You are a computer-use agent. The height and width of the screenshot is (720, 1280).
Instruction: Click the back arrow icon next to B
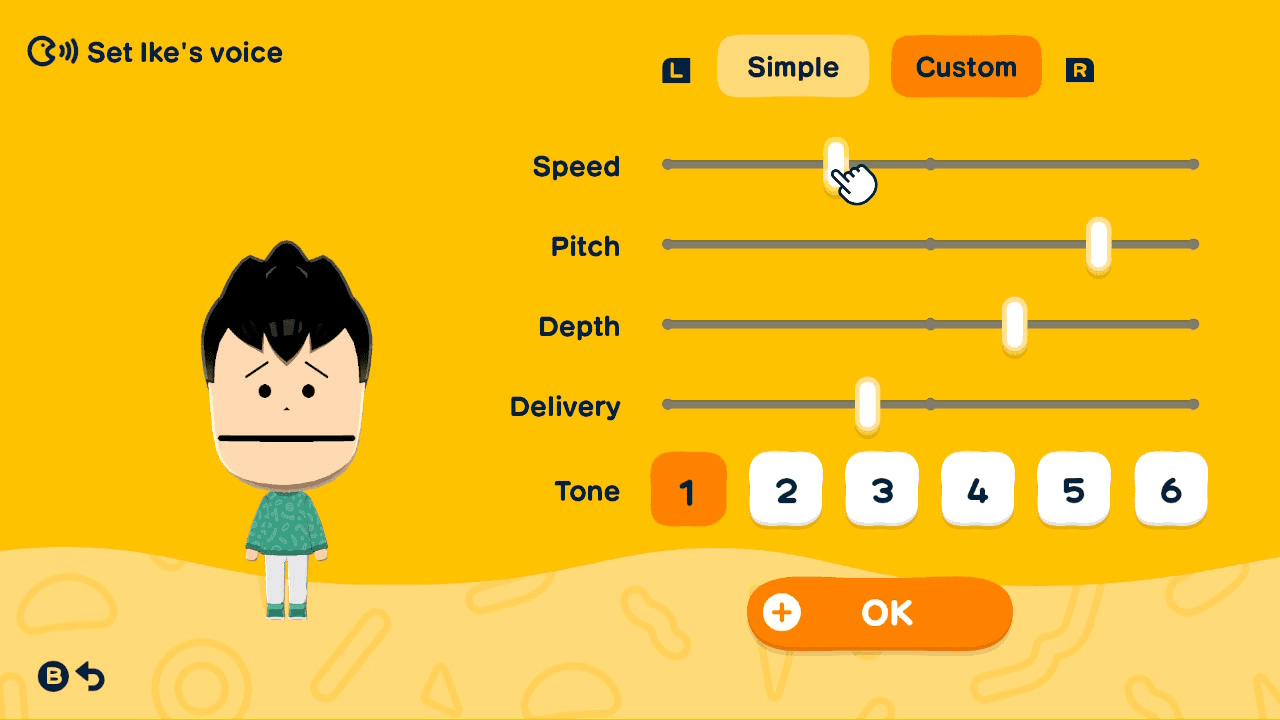coord(91,677)
